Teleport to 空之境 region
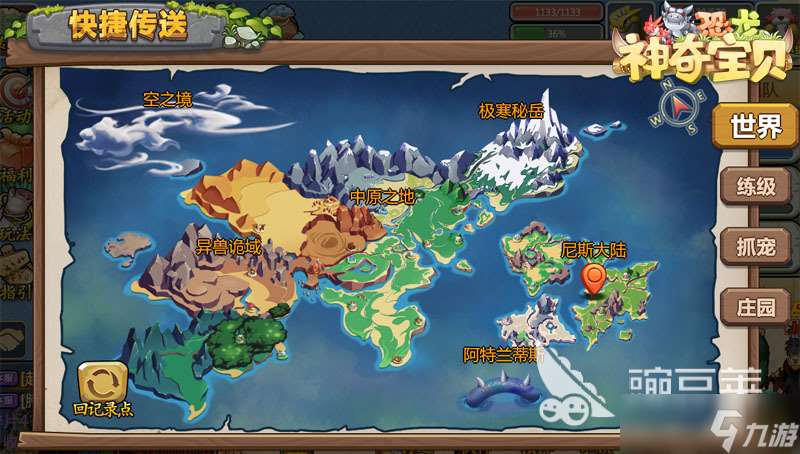Image resolution: width=800 pixels, height=454 pixels. click(x=167, y=100)
